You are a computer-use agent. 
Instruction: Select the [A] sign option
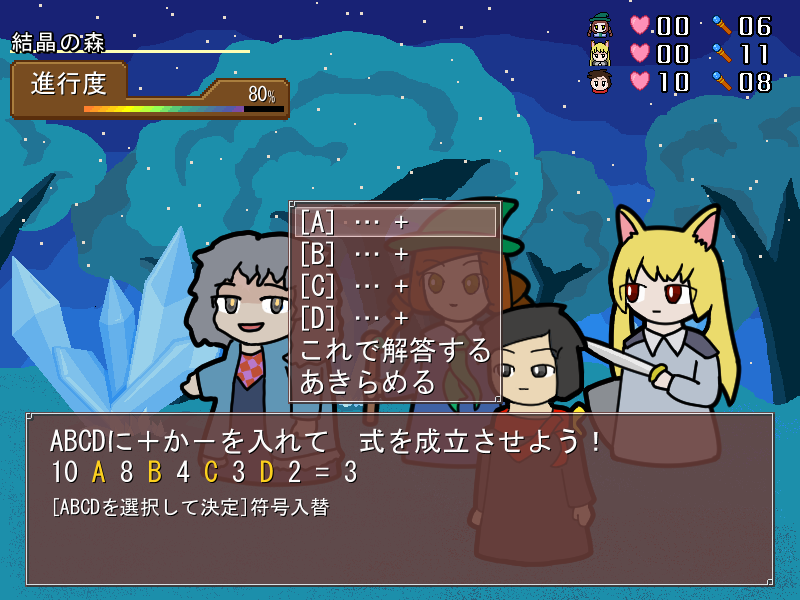pos(394,222)
